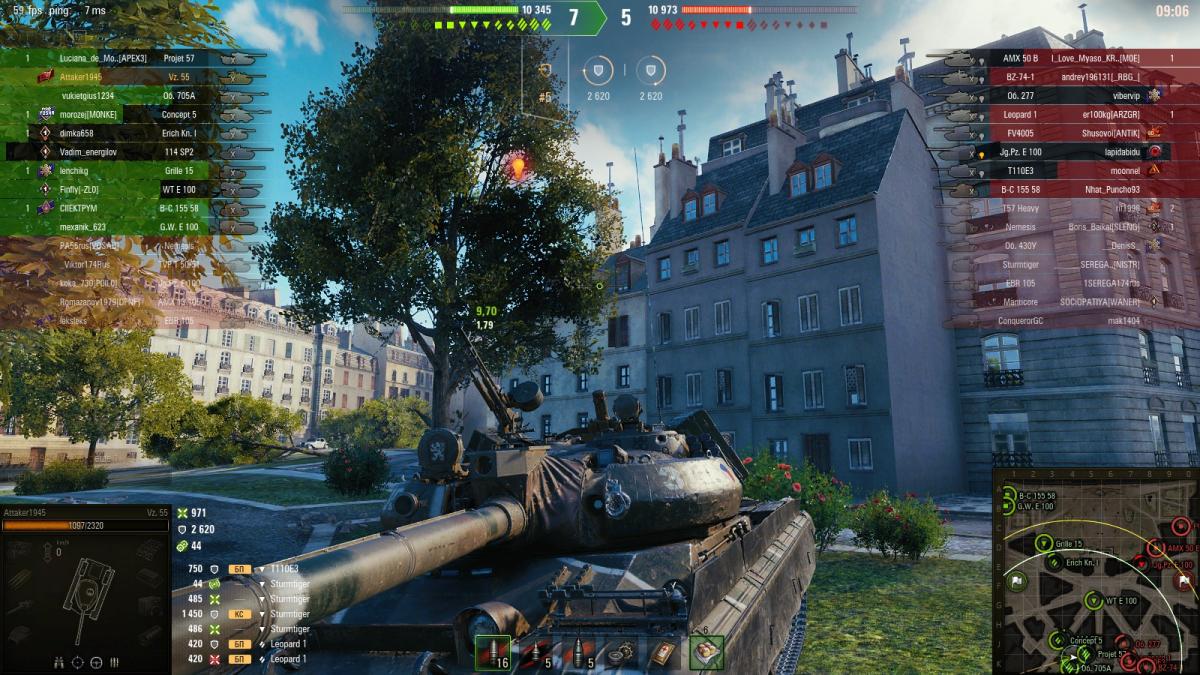Select the green allied base flag on minimap
This screenshot has height=675, width=1200.
tap(1017, 582)
